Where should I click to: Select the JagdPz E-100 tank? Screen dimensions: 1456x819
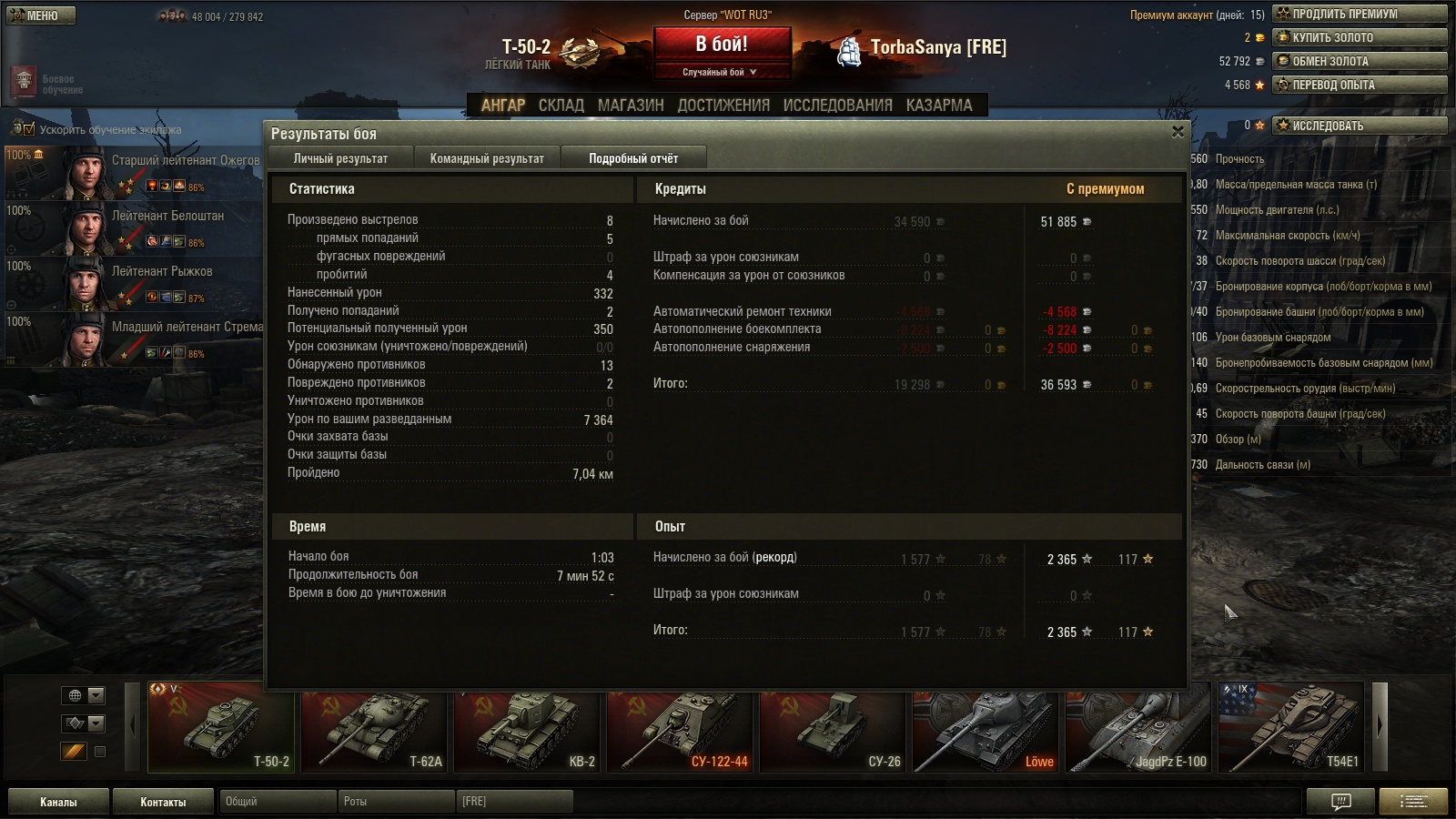[x=1138, y=728]
